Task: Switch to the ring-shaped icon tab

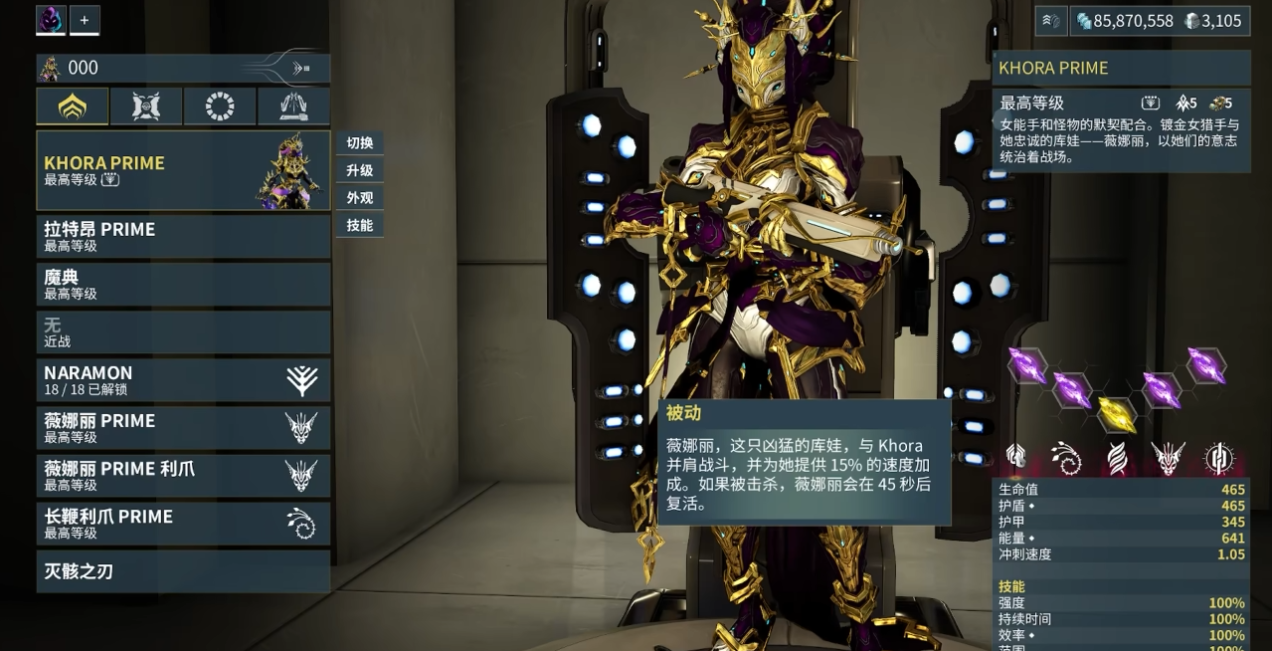Action: (x=220, y=106)
